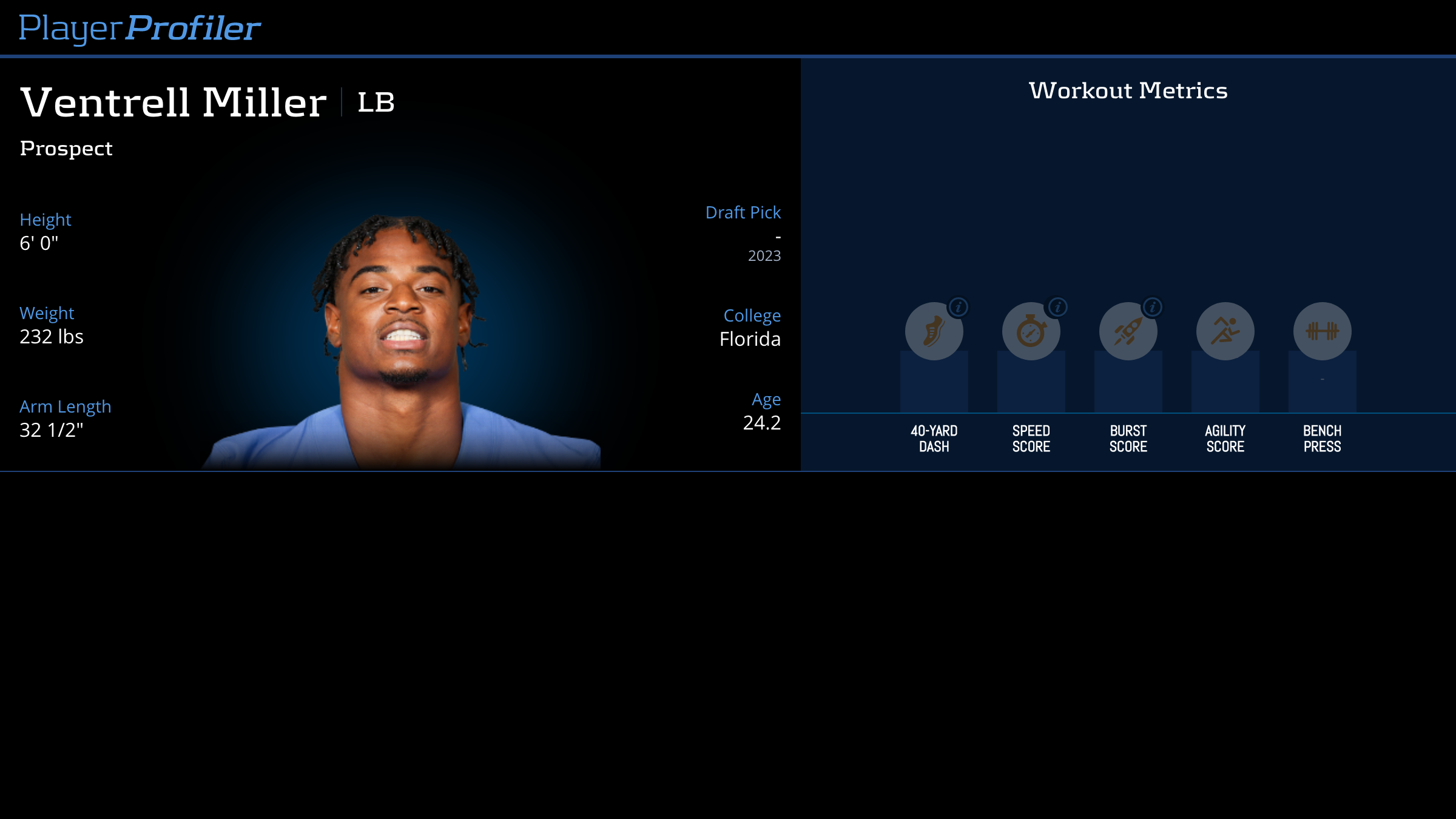Choose the Burst Score rocket icon
Screen dimensions: 1456x819
click(x=1127, y=332)
